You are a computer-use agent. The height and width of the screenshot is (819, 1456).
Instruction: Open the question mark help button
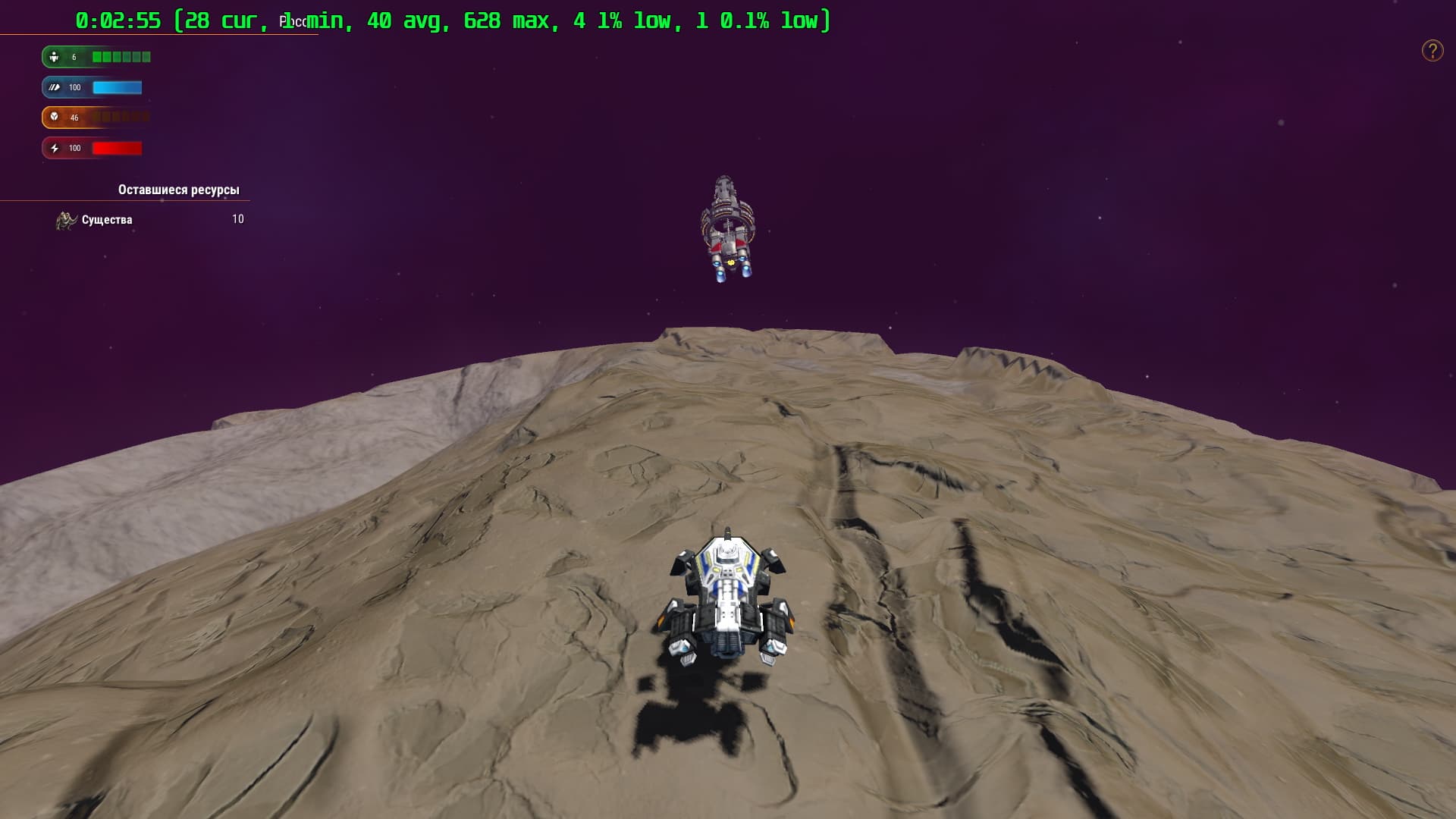[1432, 51]
